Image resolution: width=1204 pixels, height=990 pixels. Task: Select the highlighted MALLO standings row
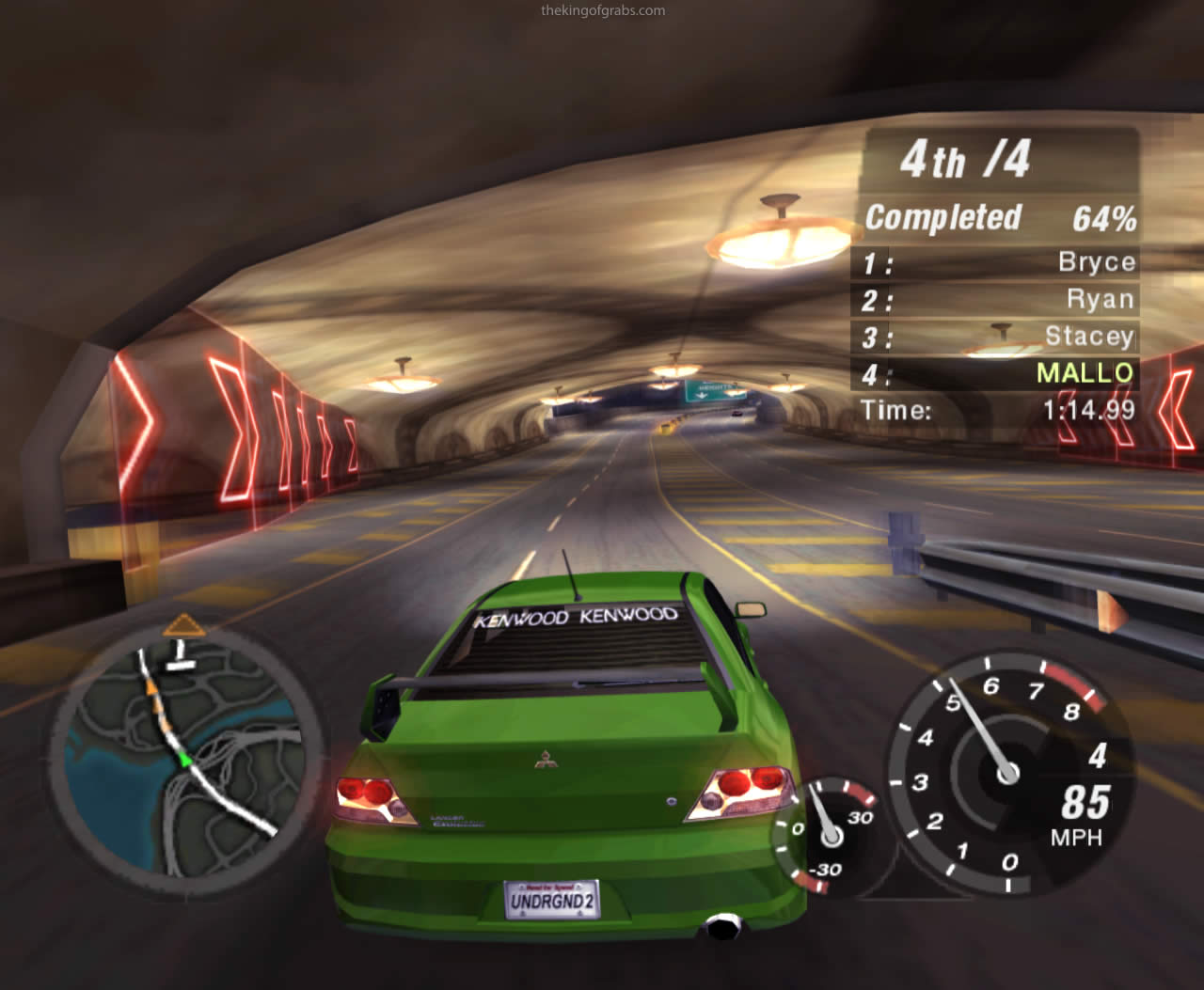pyautogui.click(x=995, y=373)
